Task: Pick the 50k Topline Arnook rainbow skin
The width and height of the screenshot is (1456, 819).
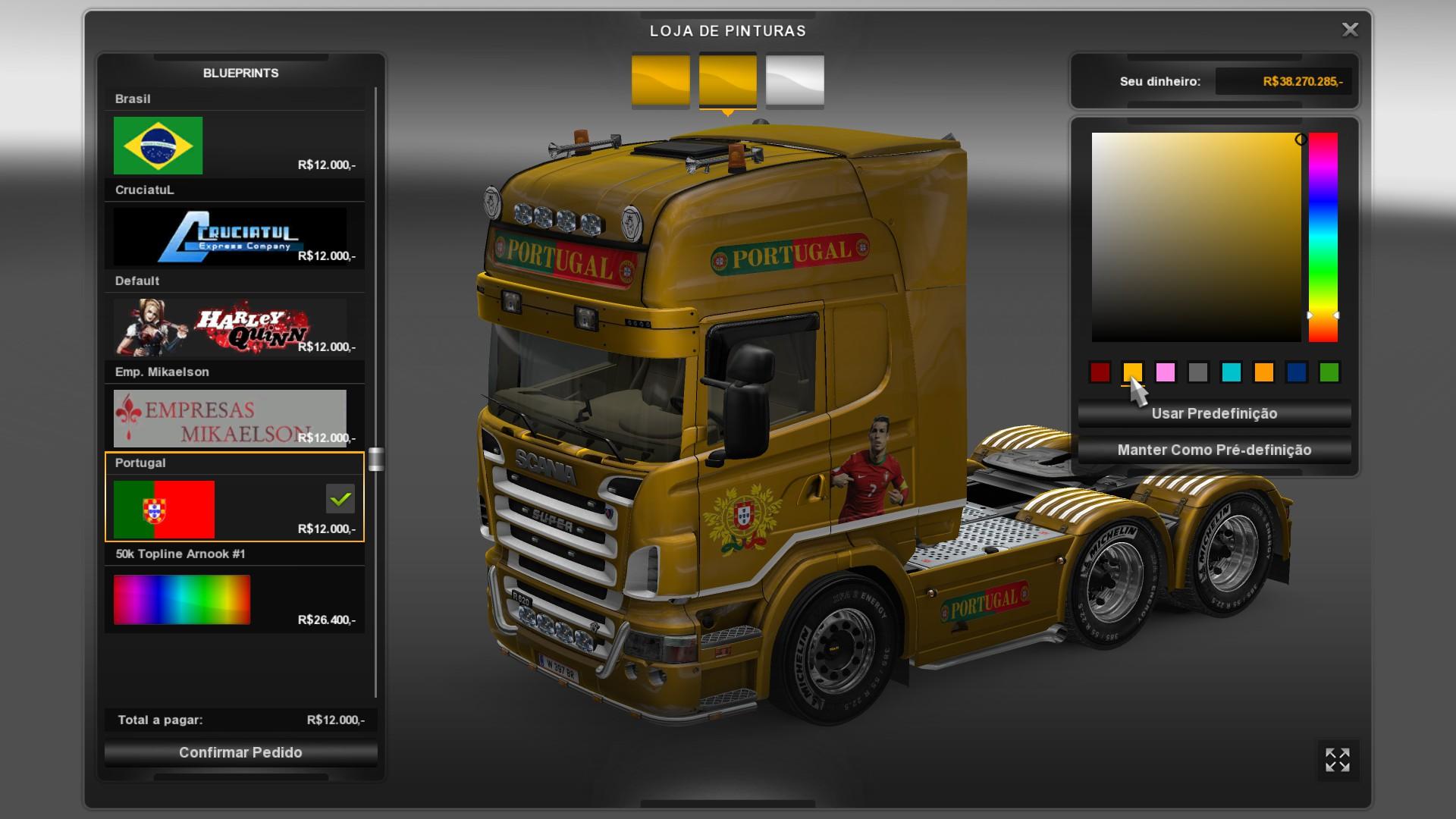Action: click(x=180, y=600)
